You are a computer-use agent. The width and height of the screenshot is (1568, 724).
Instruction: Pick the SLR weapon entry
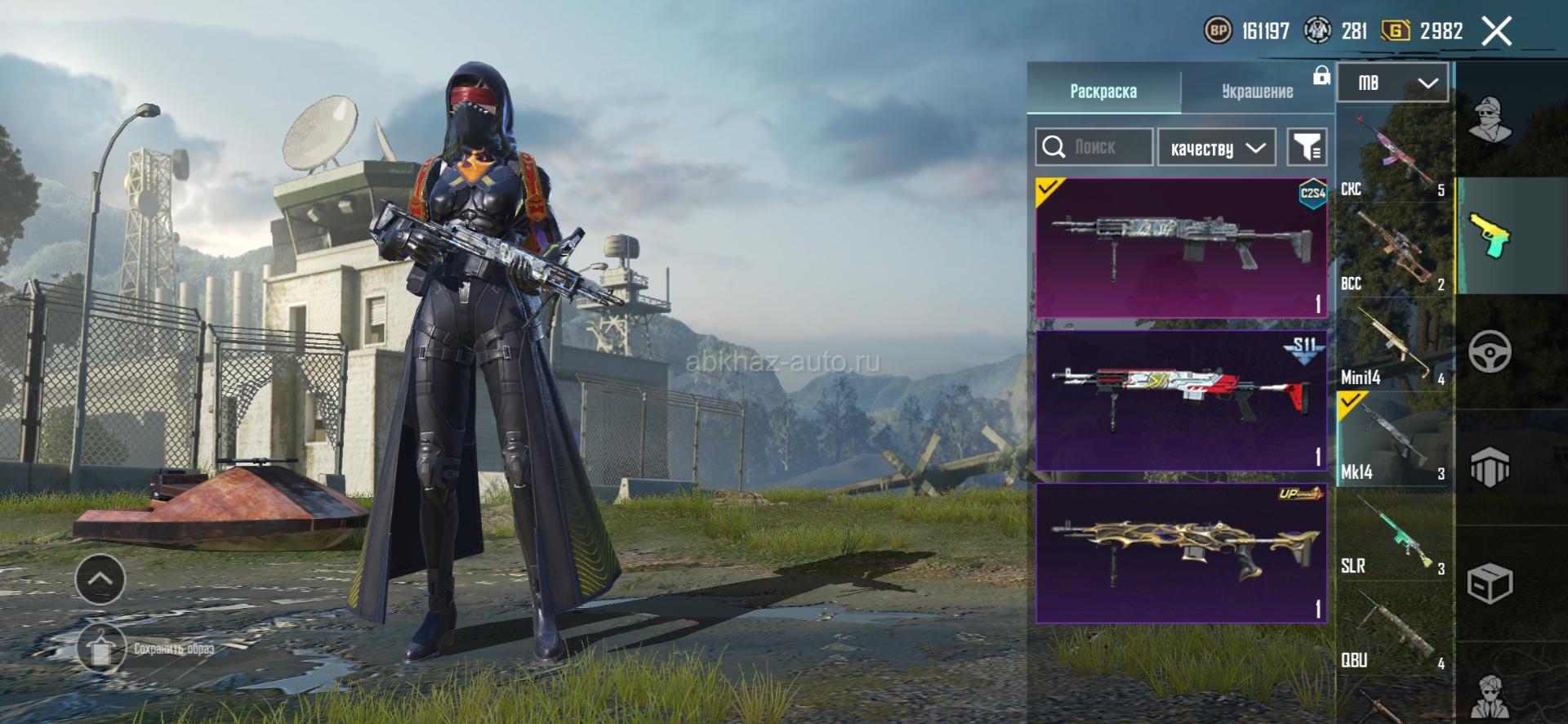(1395, 534)
